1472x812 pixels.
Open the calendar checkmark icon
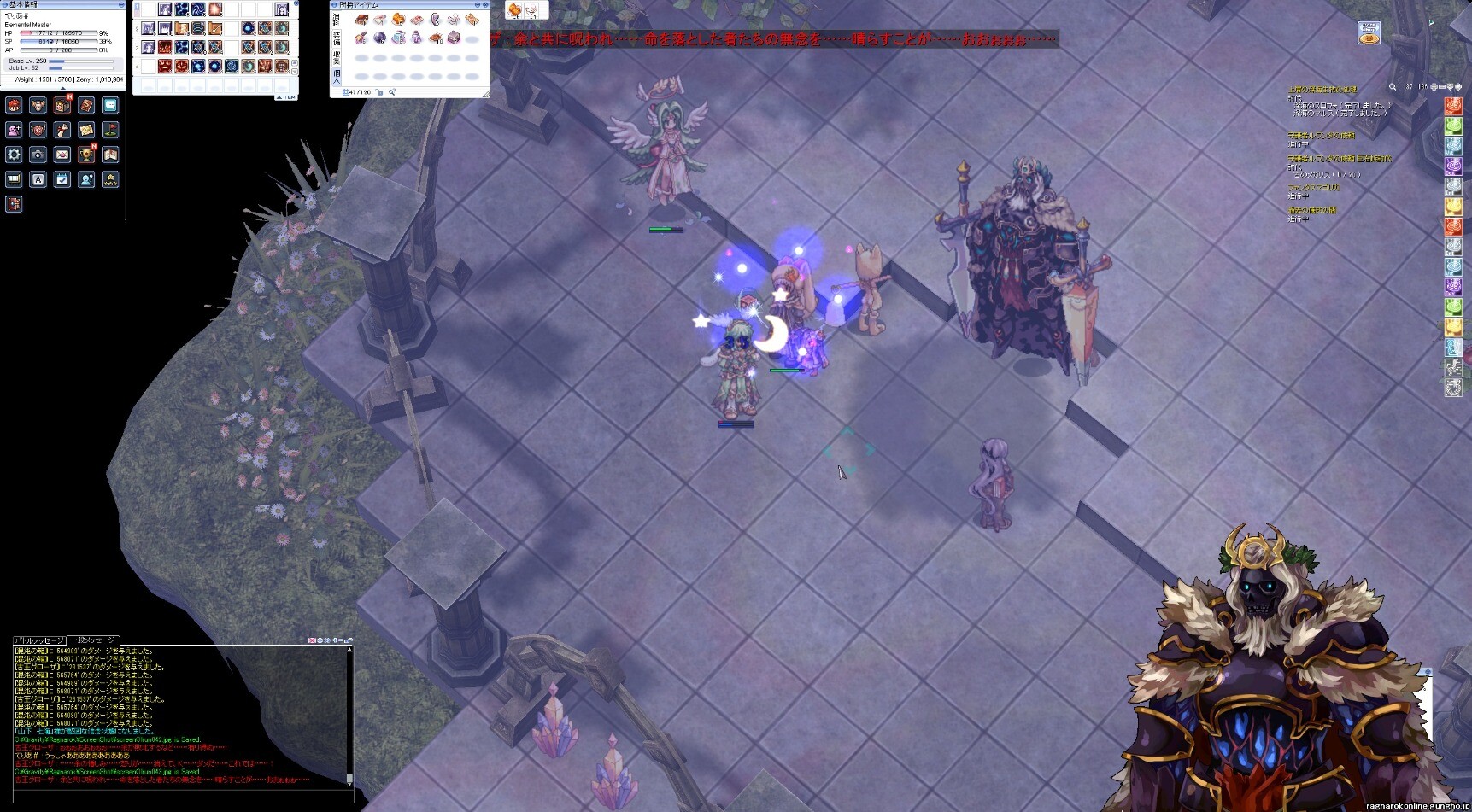[x=62, y=179]
